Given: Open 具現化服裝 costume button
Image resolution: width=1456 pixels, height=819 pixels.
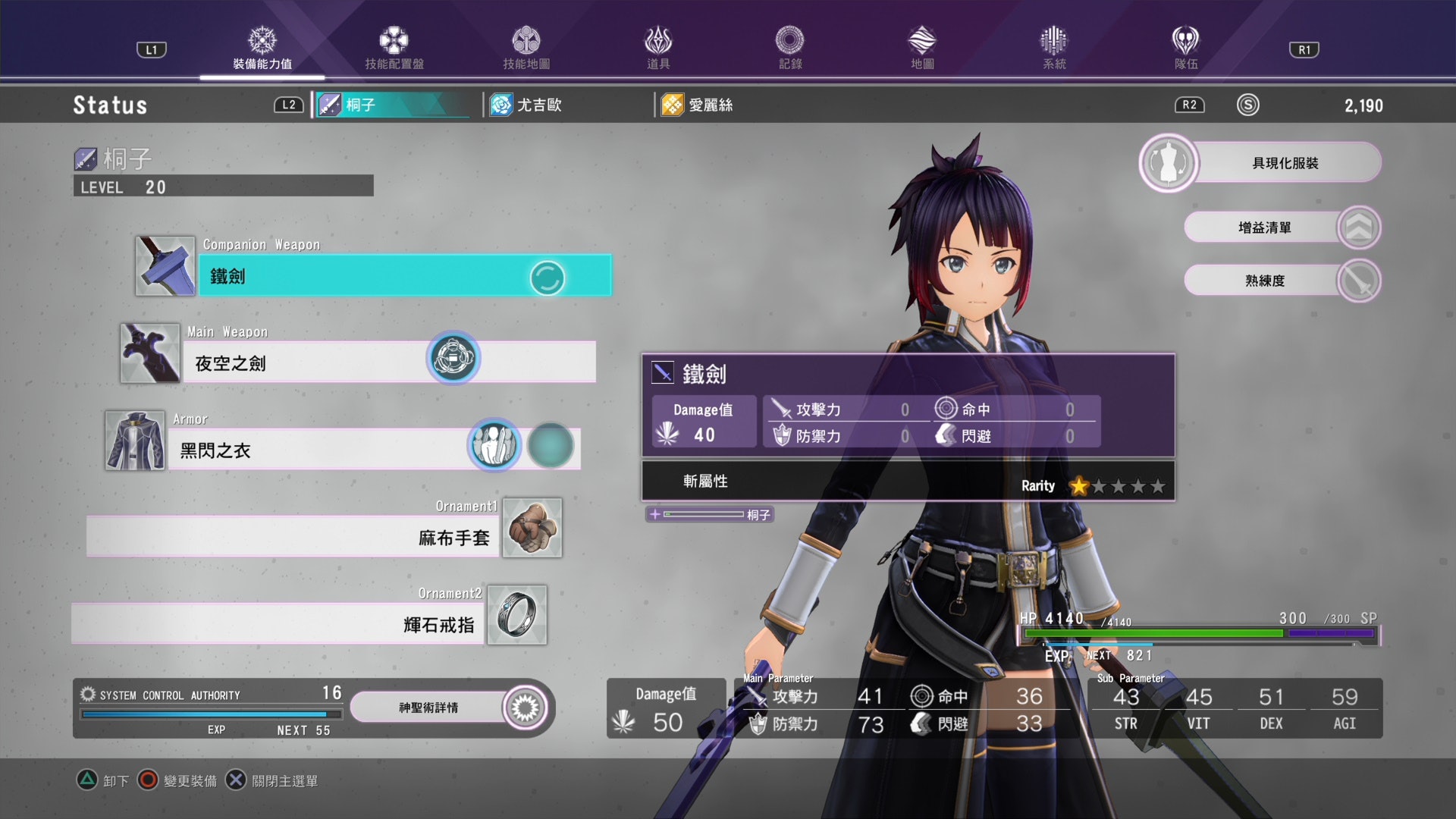Looking at the screenshot, I should (1284, 163).
